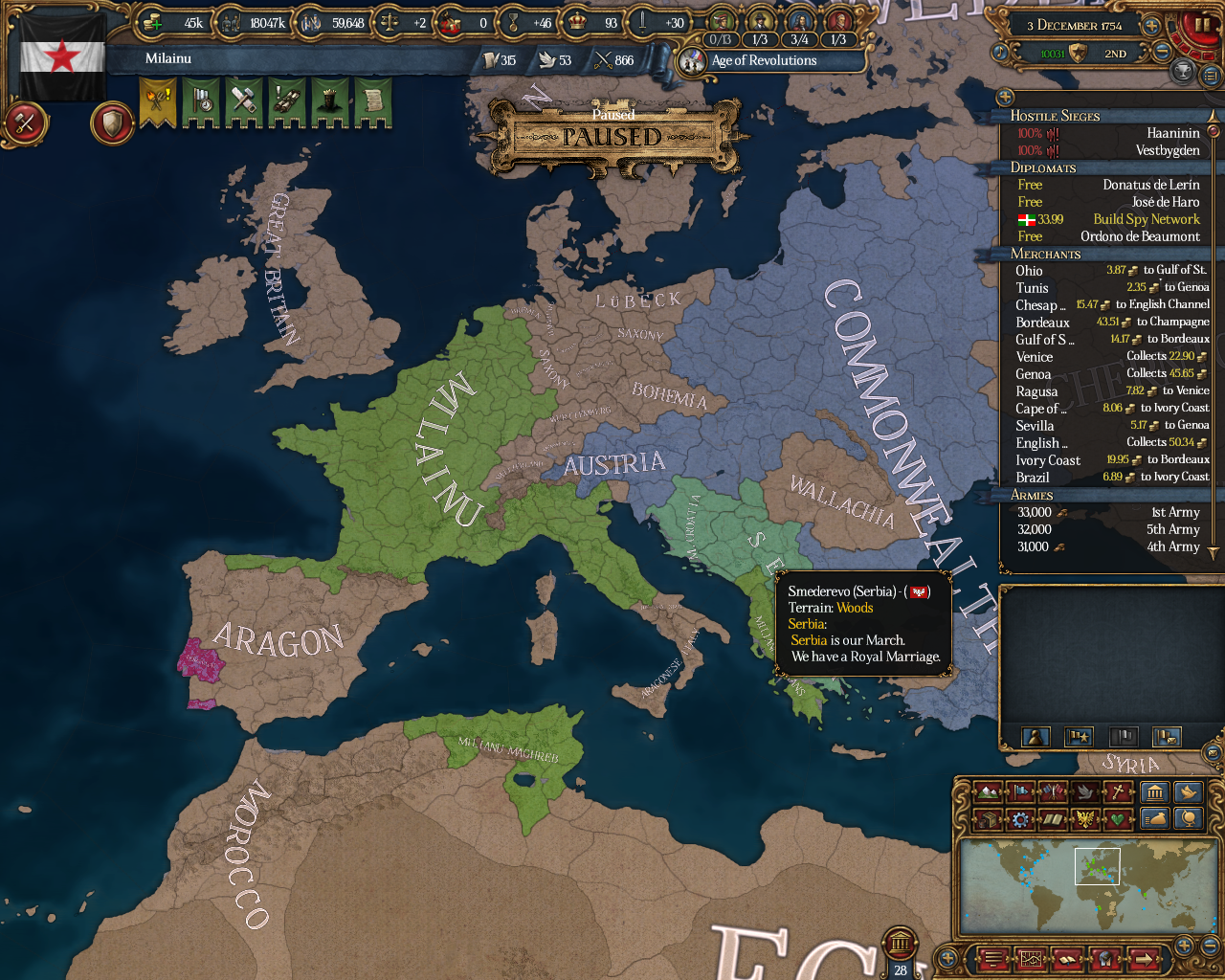Open the Build Spy Network diplomat action
The image size is (1225, 980).
1145,219
